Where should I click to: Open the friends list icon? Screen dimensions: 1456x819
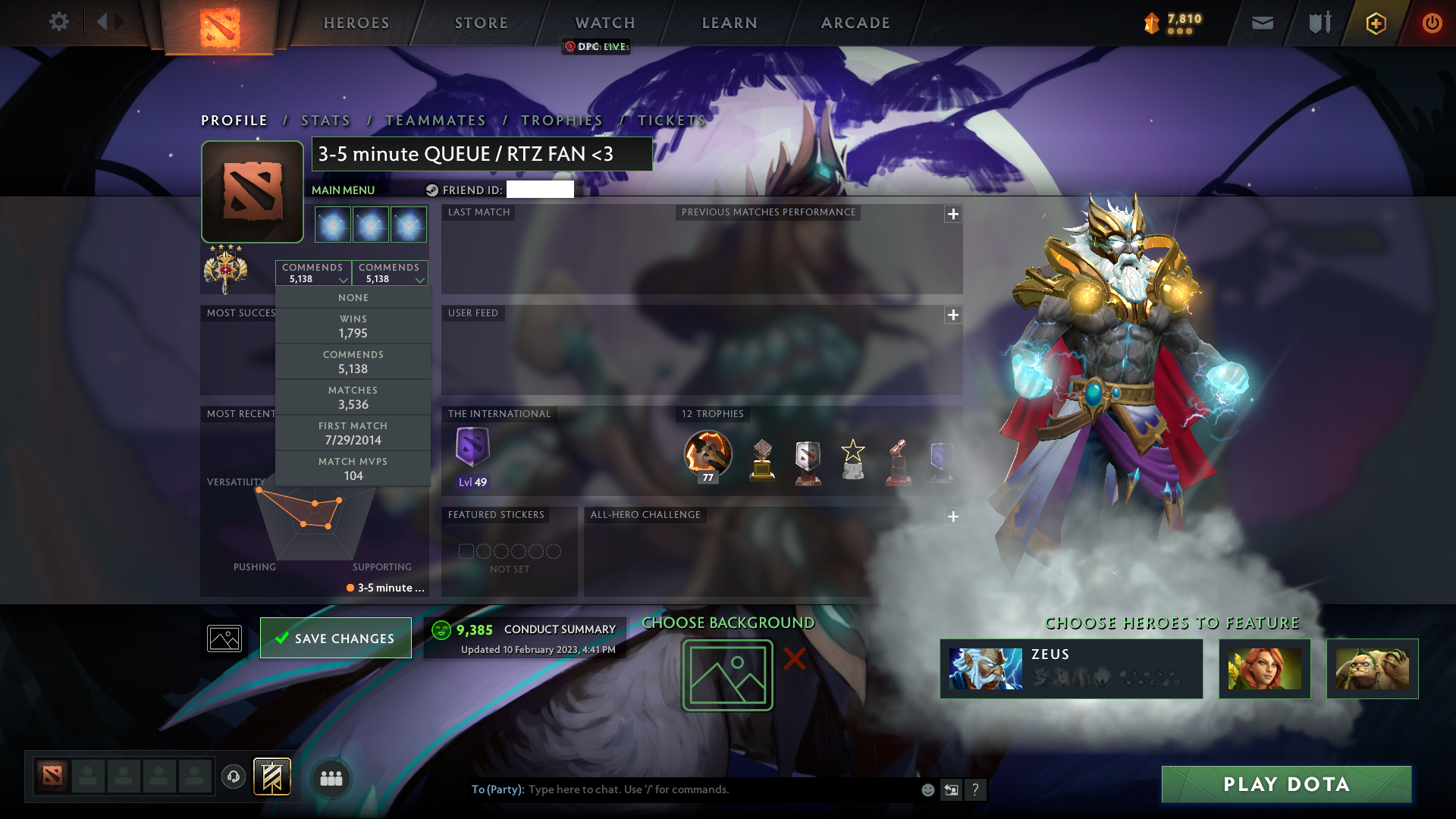point(331,777)
